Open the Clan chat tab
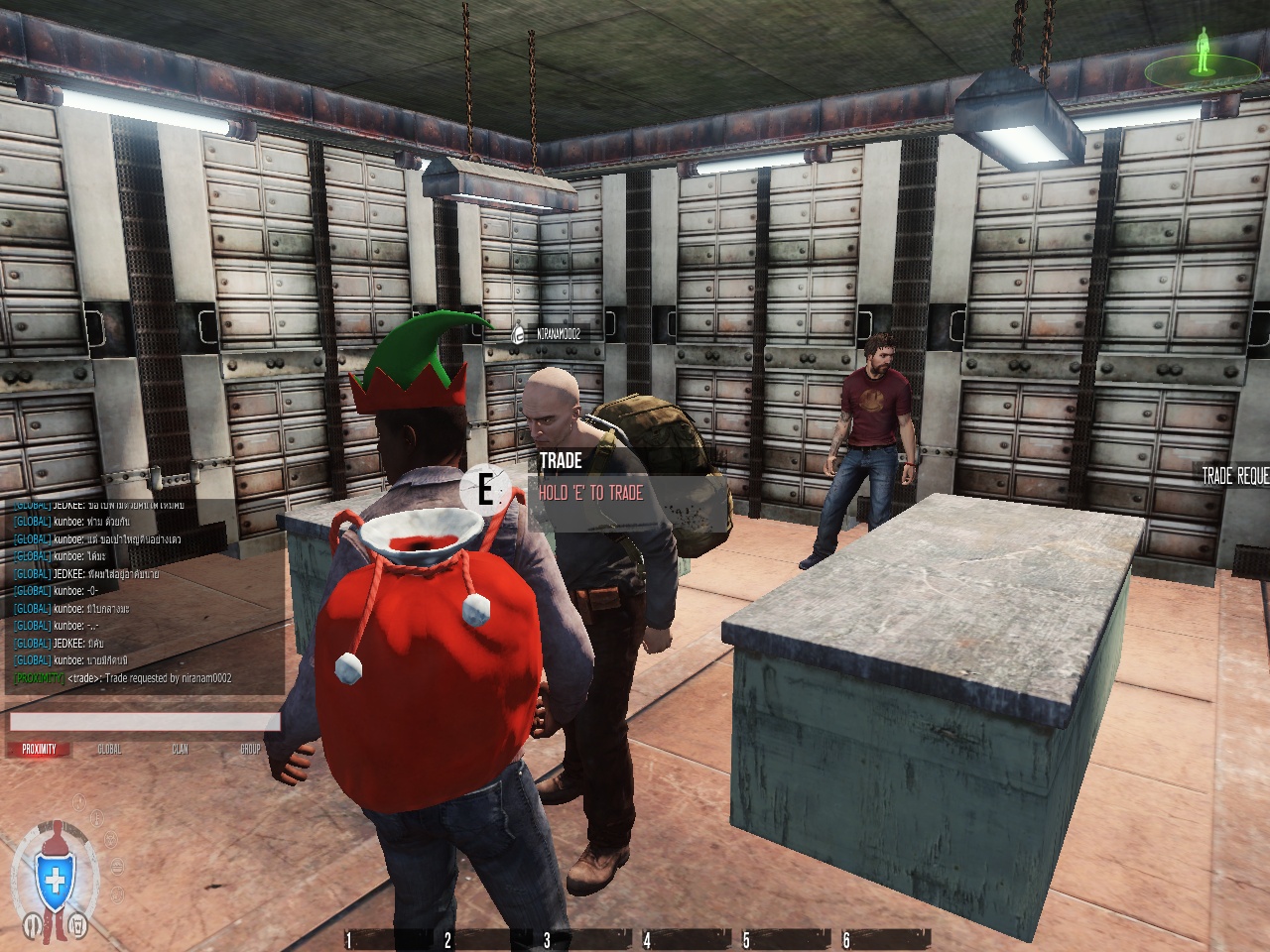 coord(180,750)
